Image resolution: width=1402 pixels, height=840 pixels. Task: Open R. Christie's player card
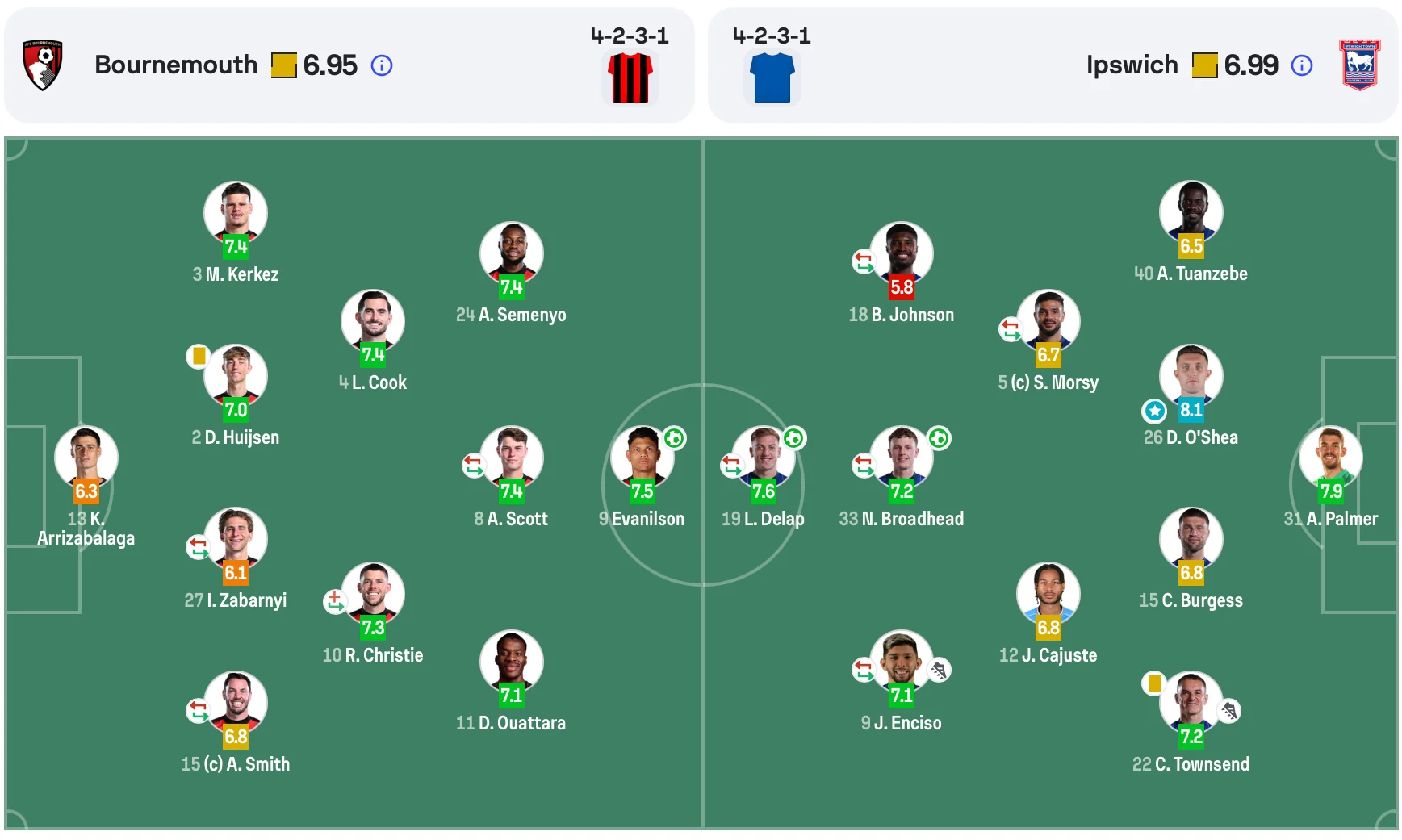point(373,595)
